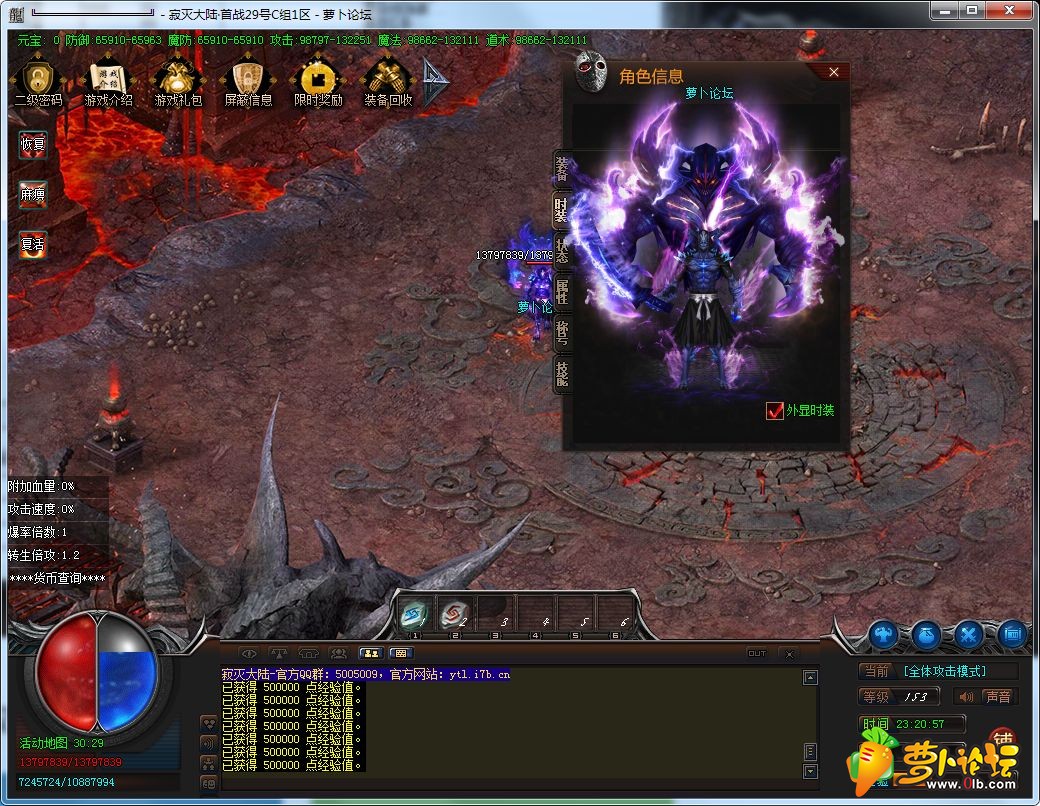The height and width of the screenshot is (806, 1040).
Task: Switch to the 技能 skills tab
Action: coord(562,374)
